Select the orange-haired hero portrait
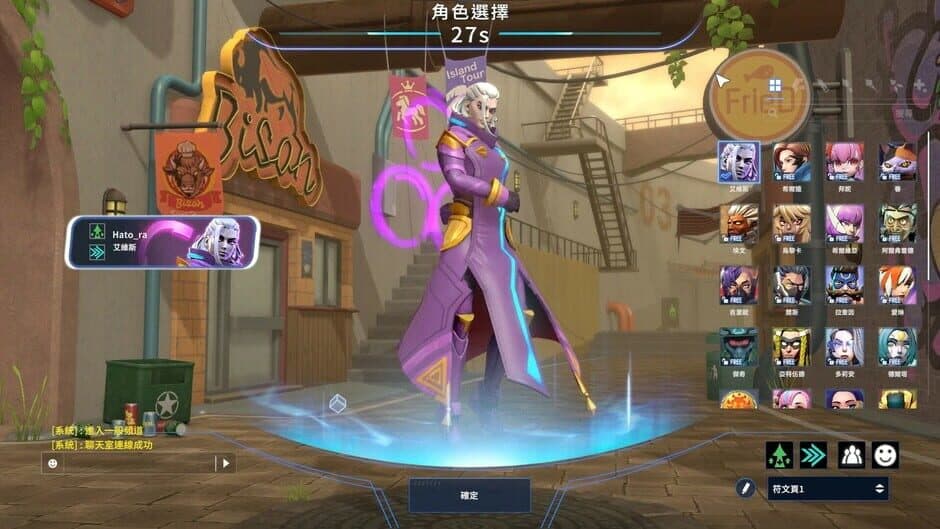The image size is (940, 529). pyautogui.click(x=897, y=285)
